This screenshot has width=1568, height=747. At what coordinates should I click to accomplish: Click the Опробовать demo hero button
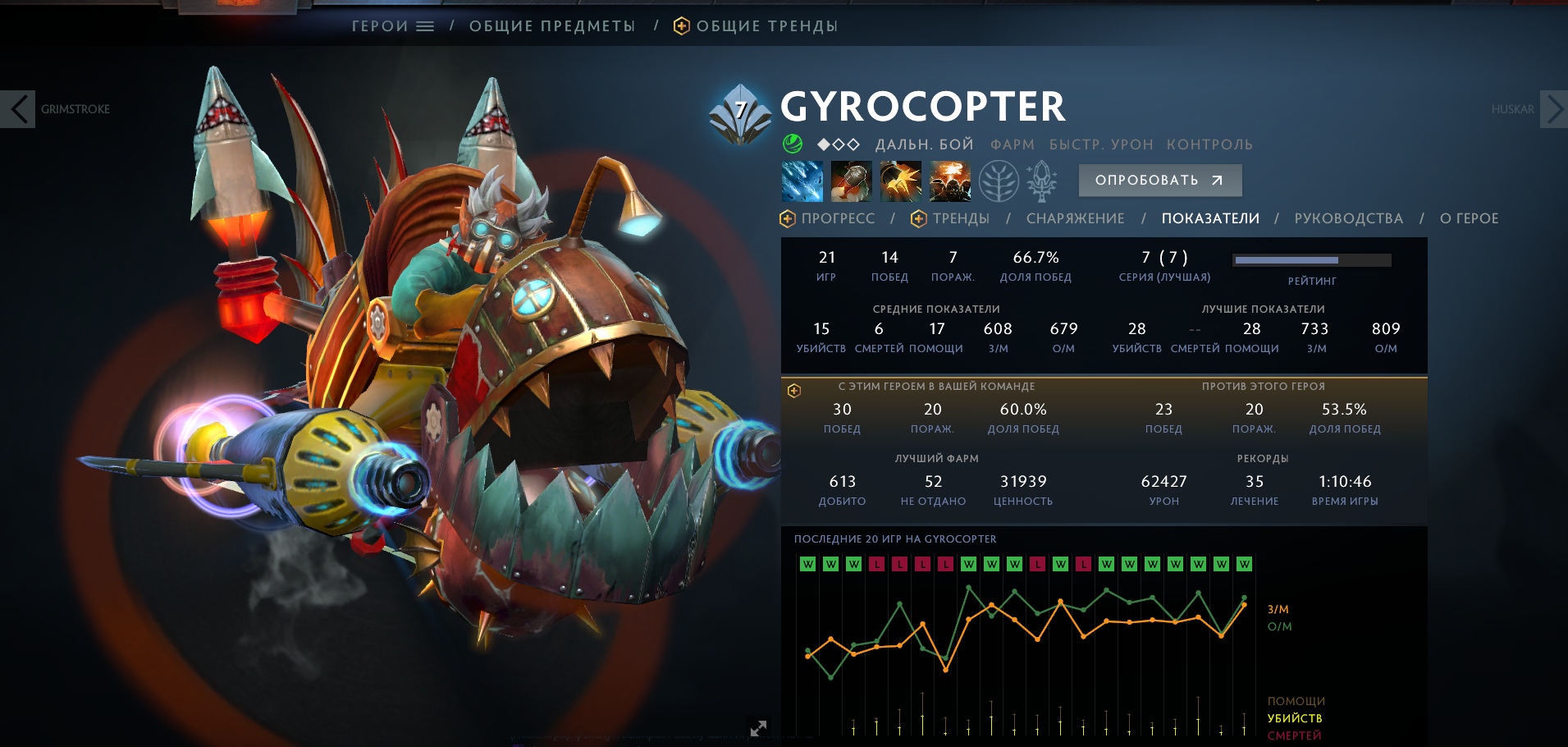pyautogui.click(x=1159, y=181)
